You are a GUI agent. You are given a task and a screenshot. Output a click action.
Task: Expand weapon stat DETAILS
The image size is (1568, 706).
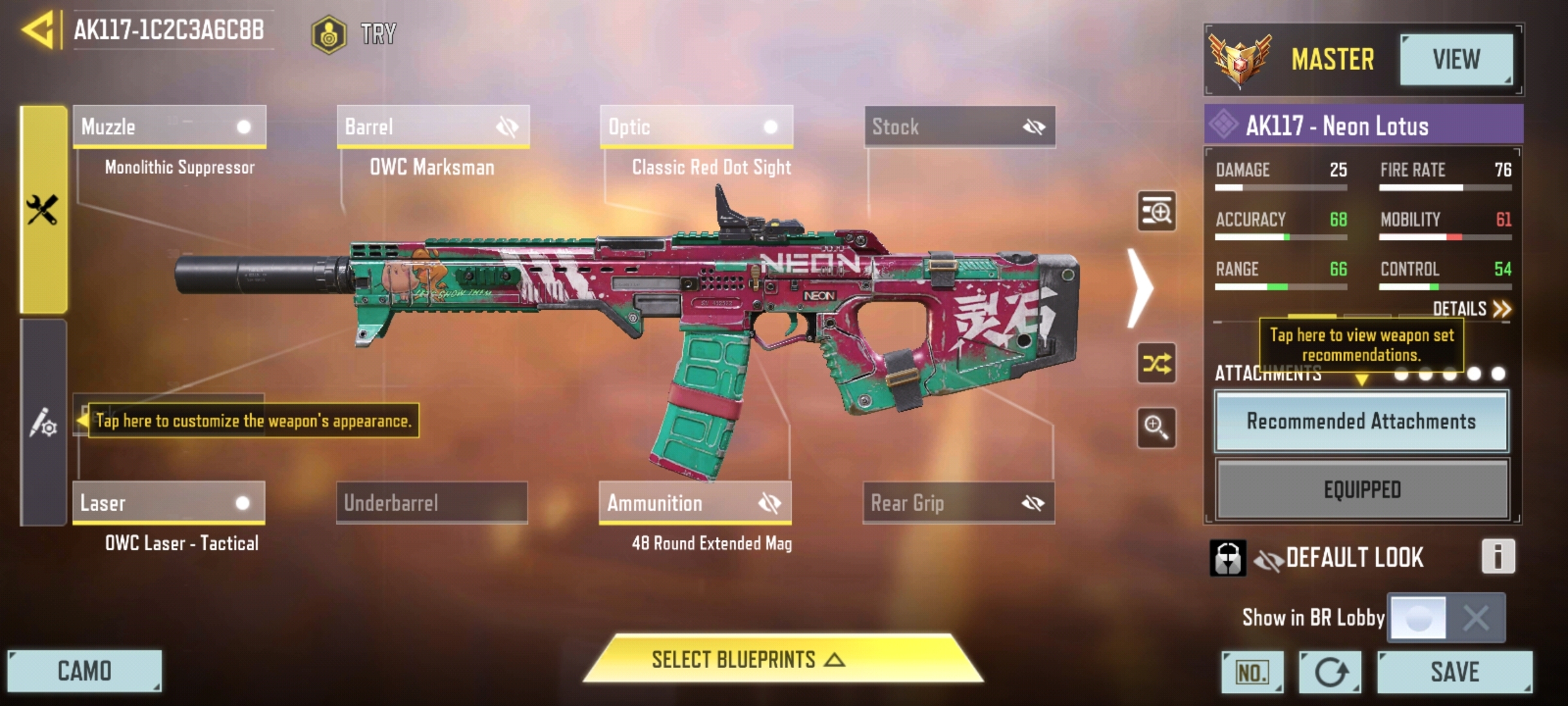coord(1471,309)
